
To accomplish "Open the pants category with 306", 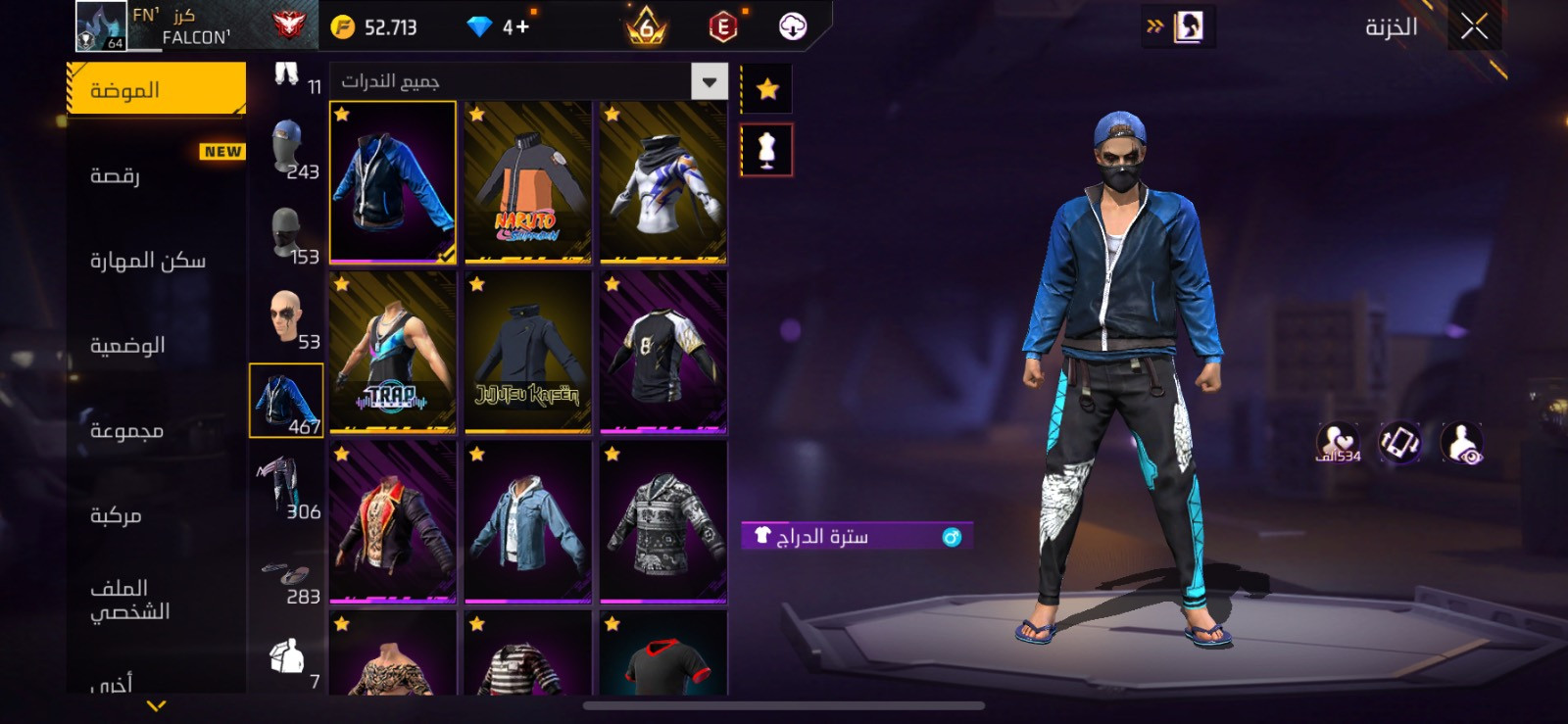I will tap(287, 487).
